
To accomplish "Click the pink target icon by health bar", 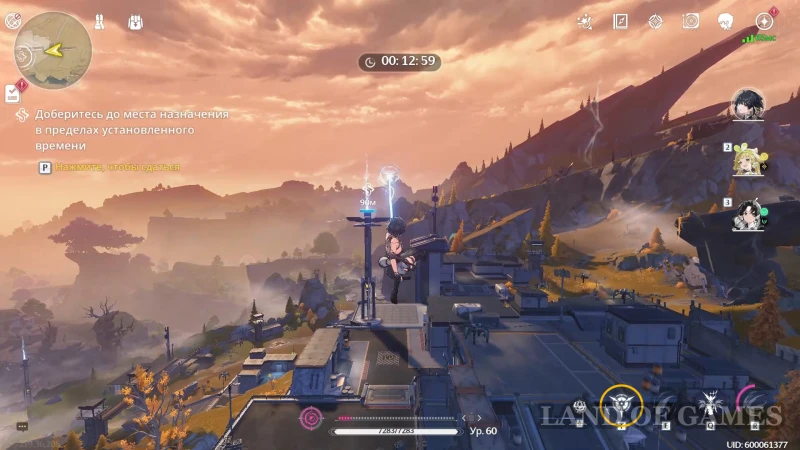I will (x=312, y=417).
